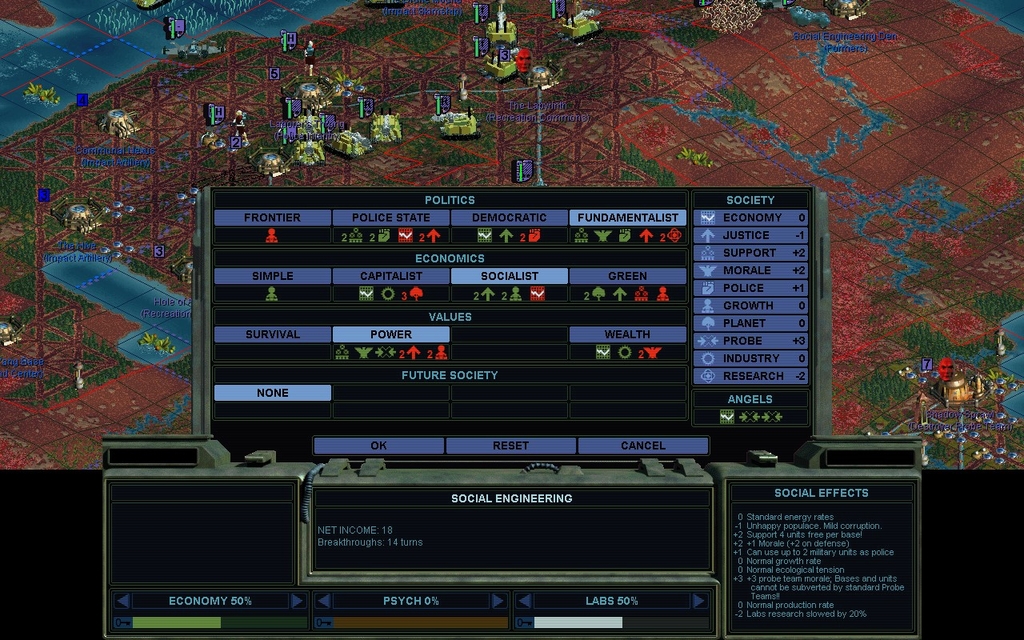
Task: Choose Simple economics
Action: pos(272,276)
